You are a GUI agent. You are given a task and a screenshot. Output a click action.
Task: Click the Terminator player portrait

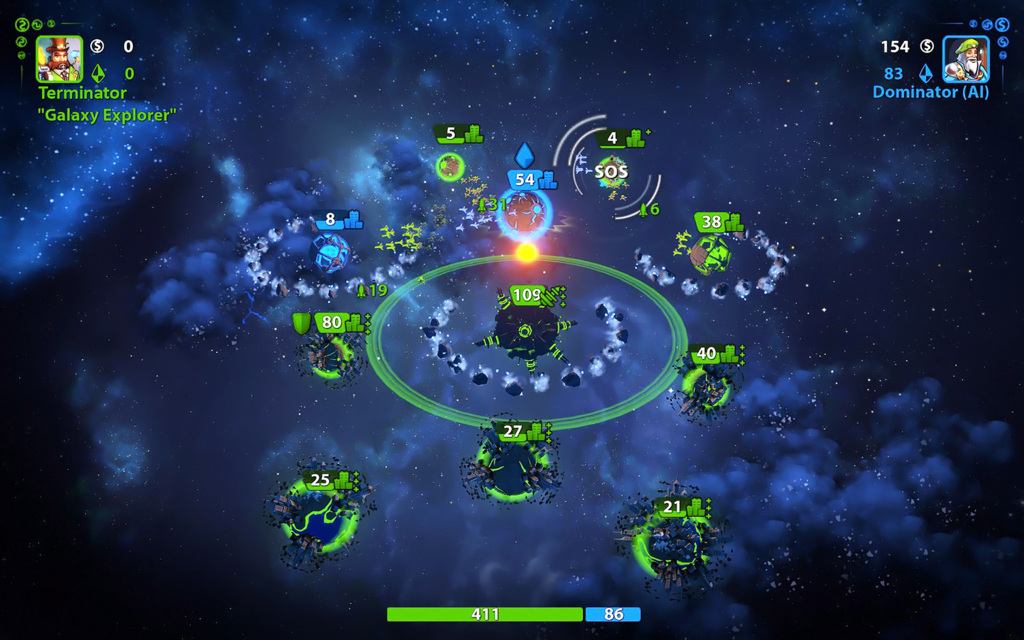[60, 59]
